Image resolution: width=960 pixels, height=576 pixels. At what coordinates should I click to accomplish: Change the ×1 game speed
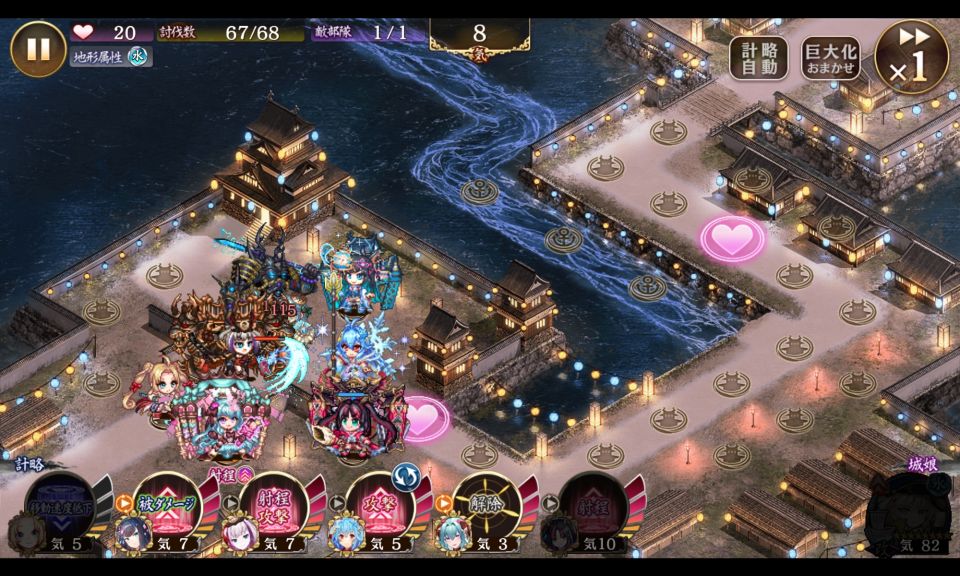911,57
